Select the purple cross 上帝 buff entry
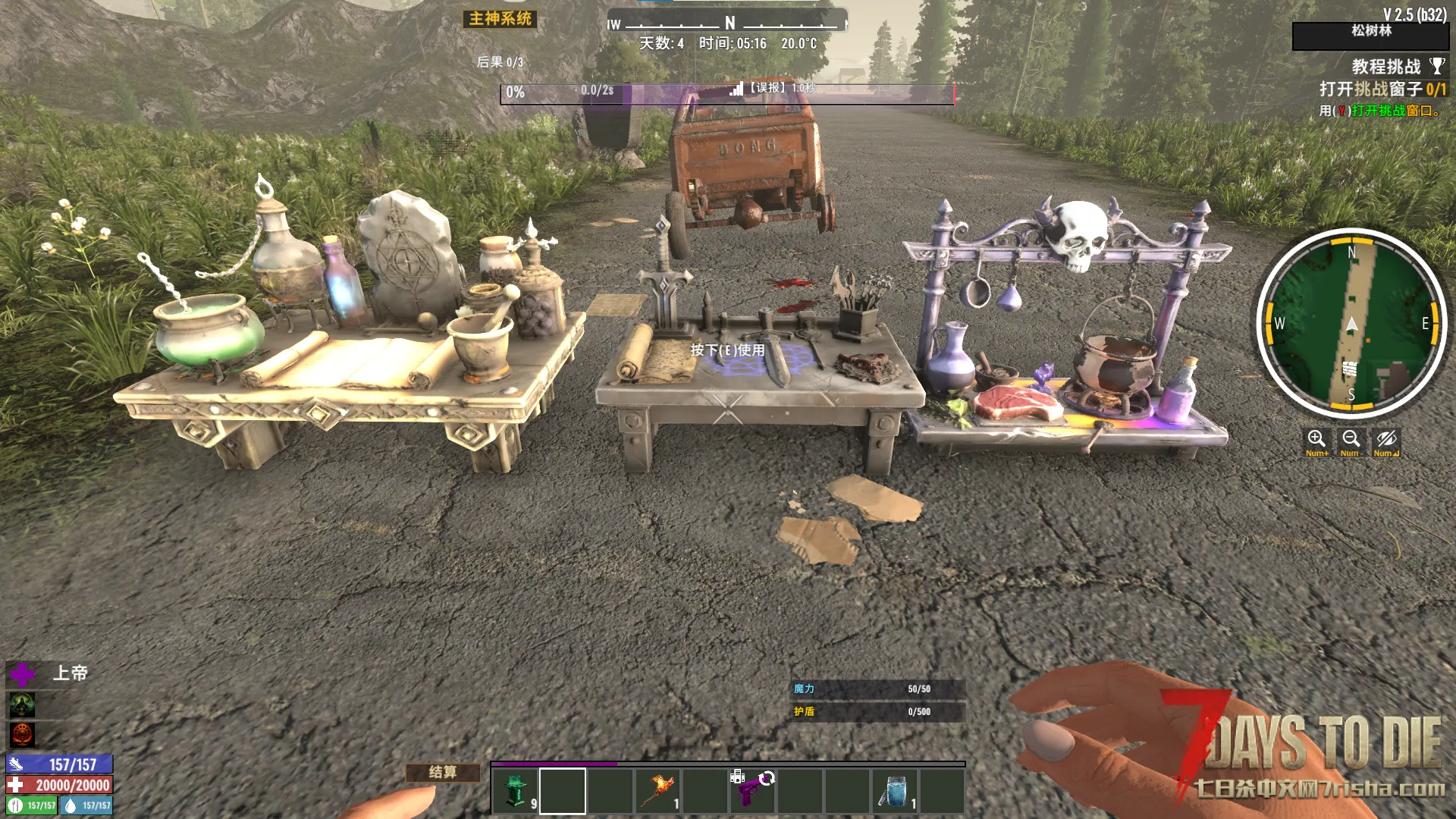 pyautogui.click(x=23, y=673)
